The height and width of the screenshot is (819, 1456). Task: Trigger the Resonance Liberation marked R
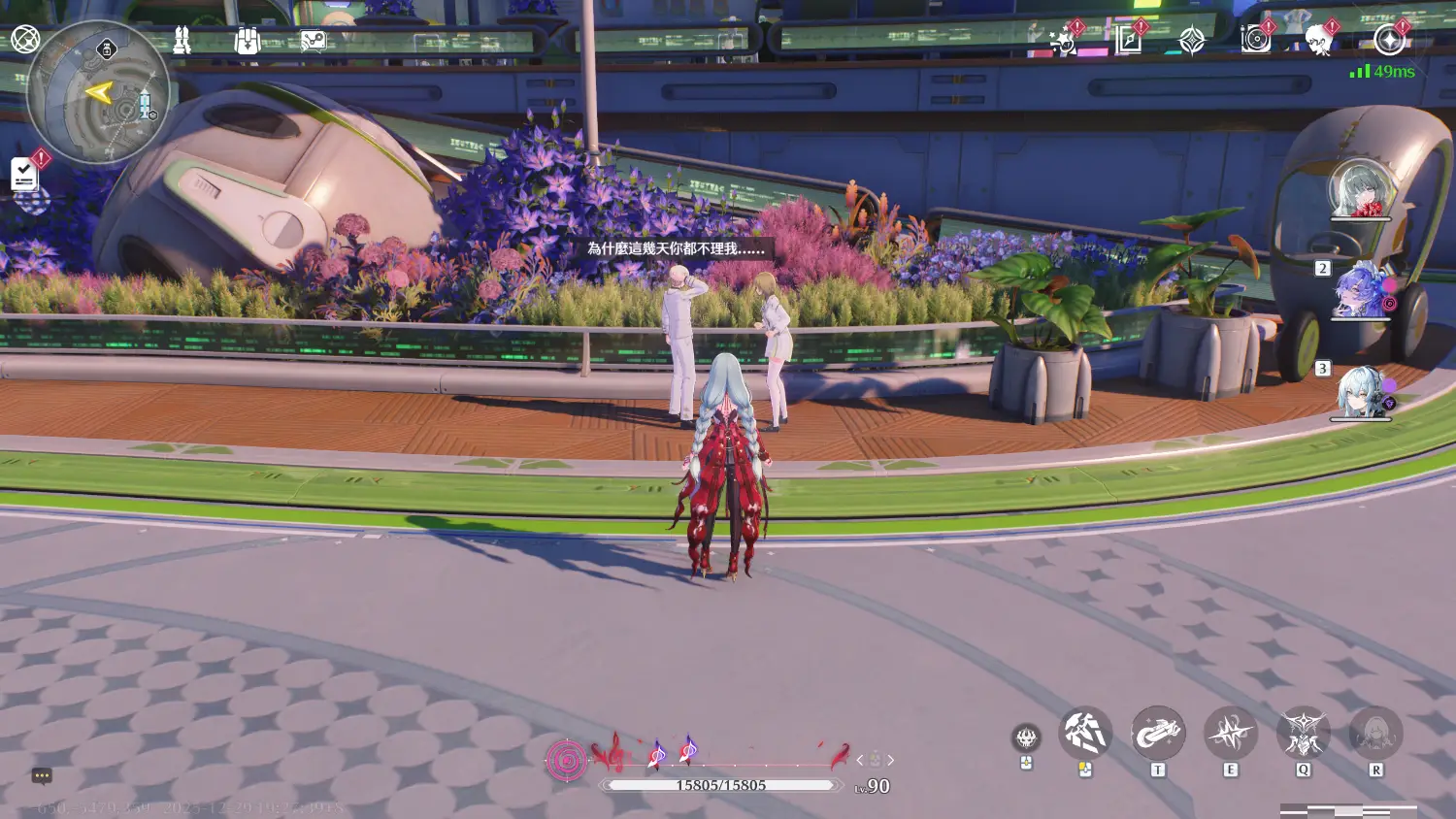(x=1375, y=734)
